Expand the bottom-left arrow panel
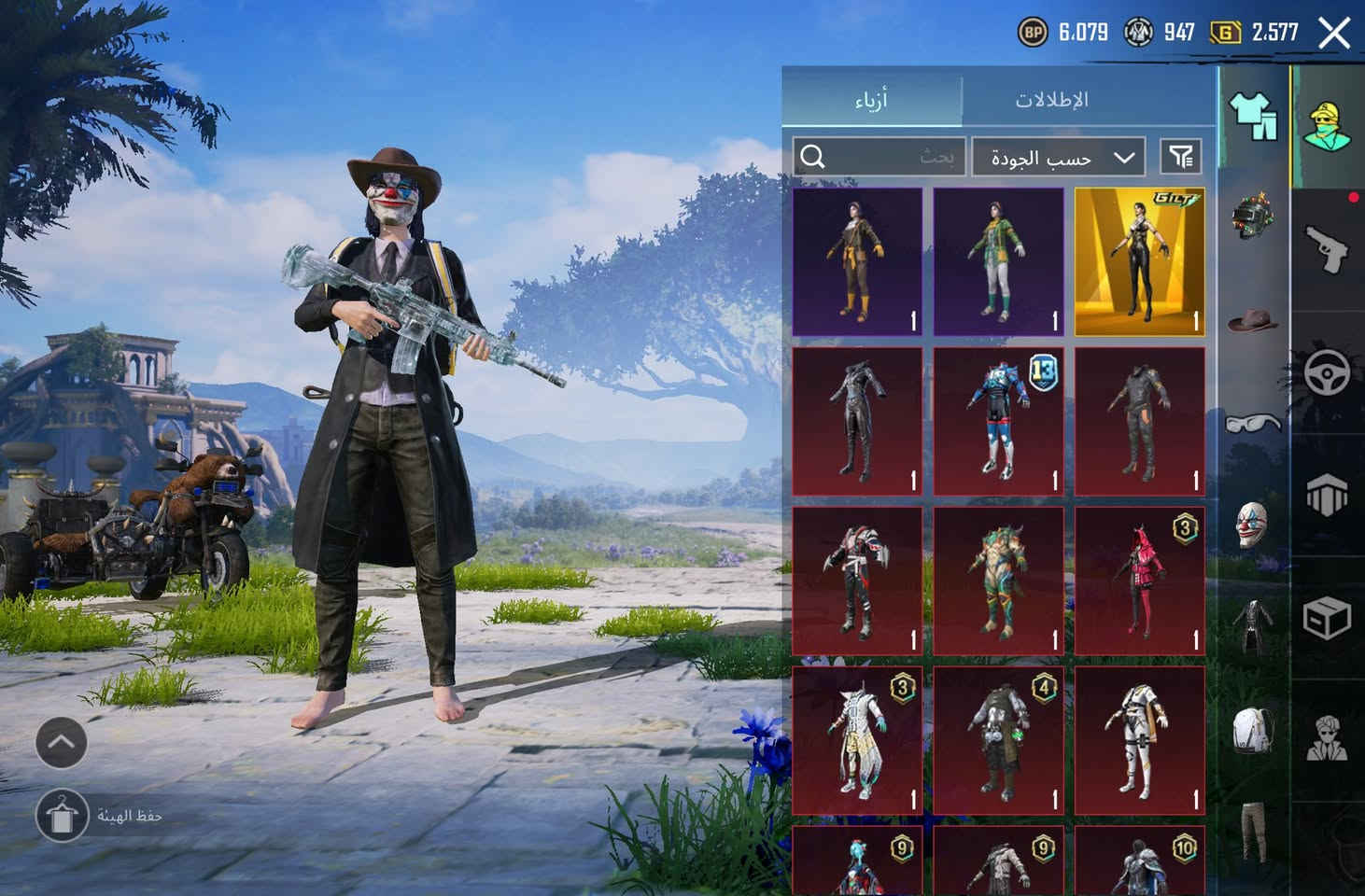 [62, 742]
